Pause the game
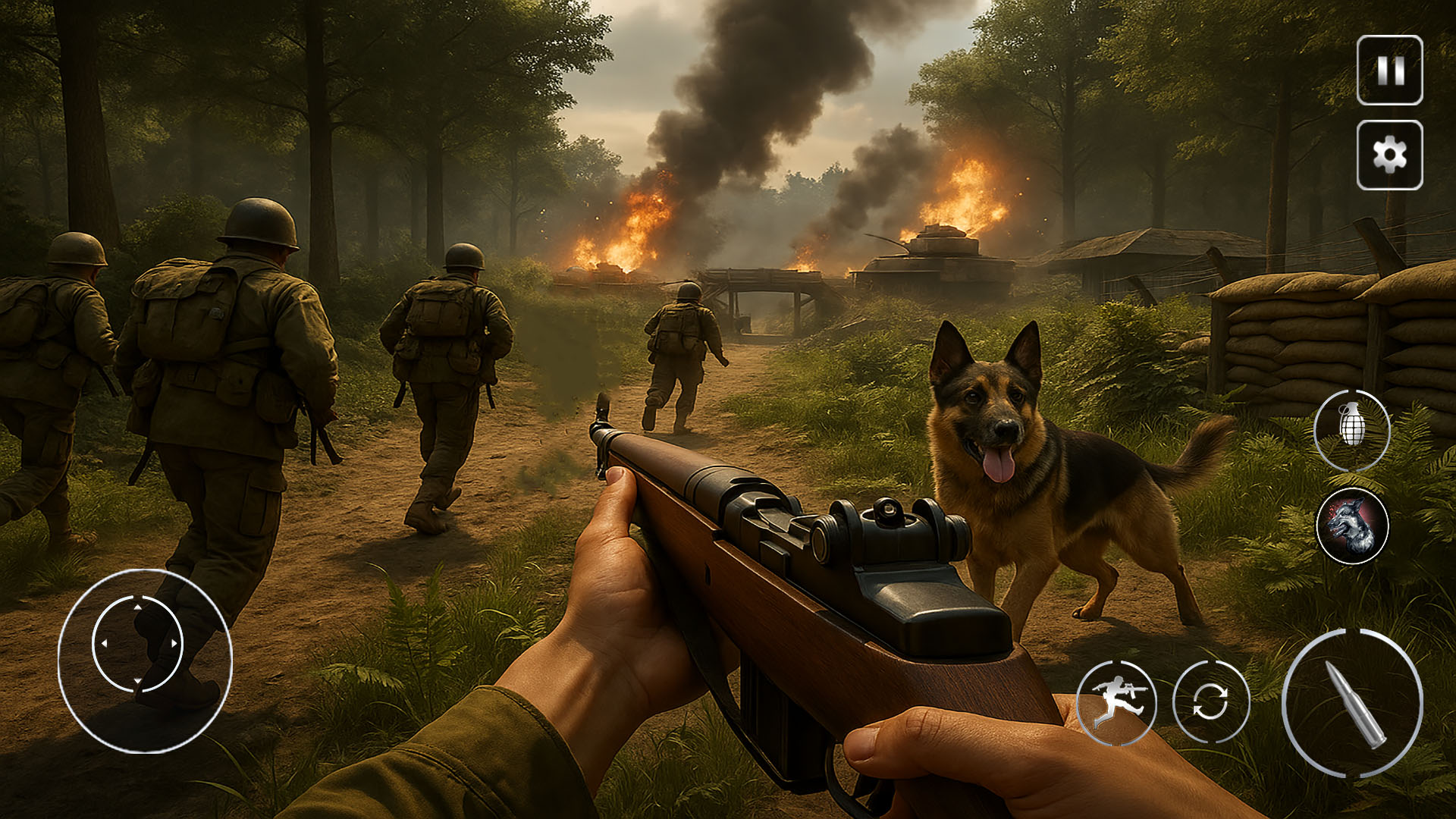 [1389, 71]
